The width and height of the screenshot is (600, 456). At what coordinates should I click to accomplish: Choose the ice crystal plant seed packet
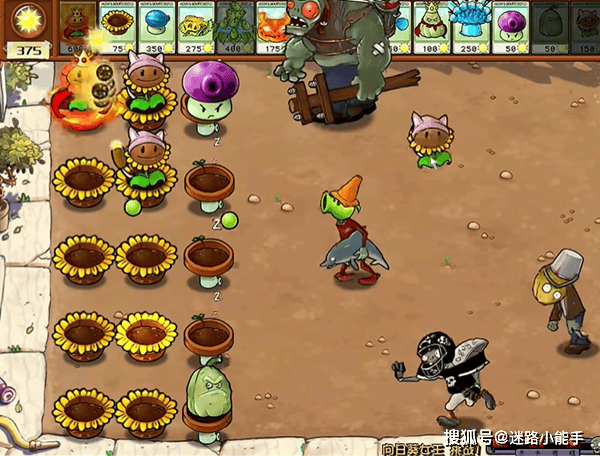point(472,27)
